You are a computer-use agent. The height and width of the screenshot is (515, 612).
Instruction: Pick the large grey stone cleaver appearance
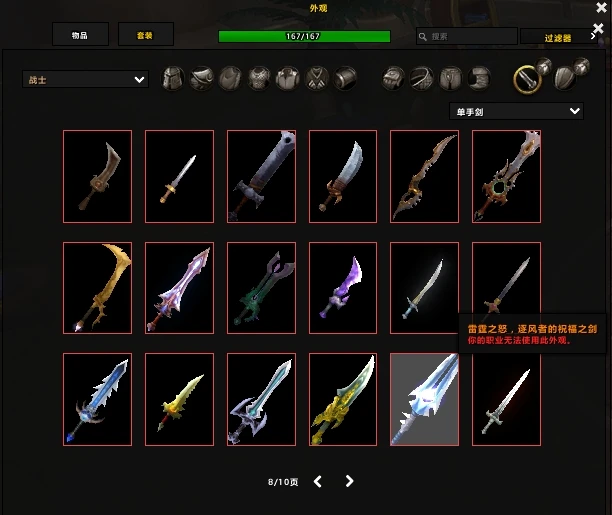pyautogui.click(x=261, y=175)
